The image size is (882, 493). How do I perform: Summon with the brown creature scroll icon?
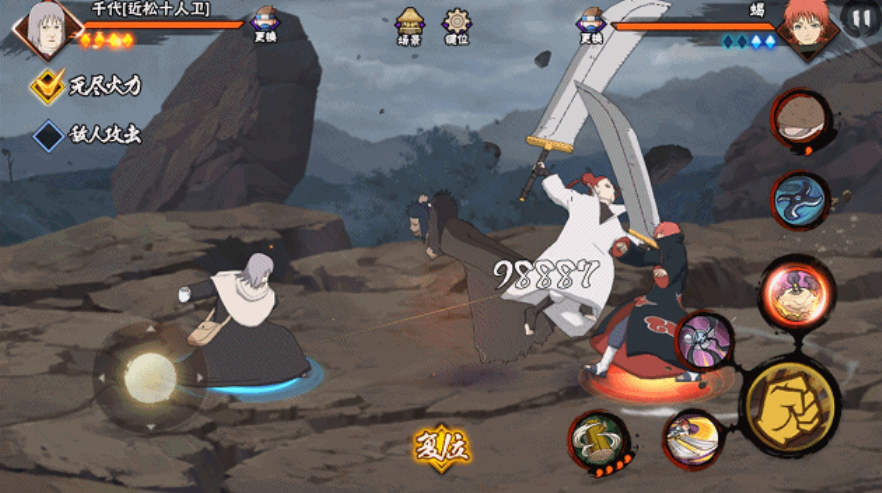tap(801, 119)
